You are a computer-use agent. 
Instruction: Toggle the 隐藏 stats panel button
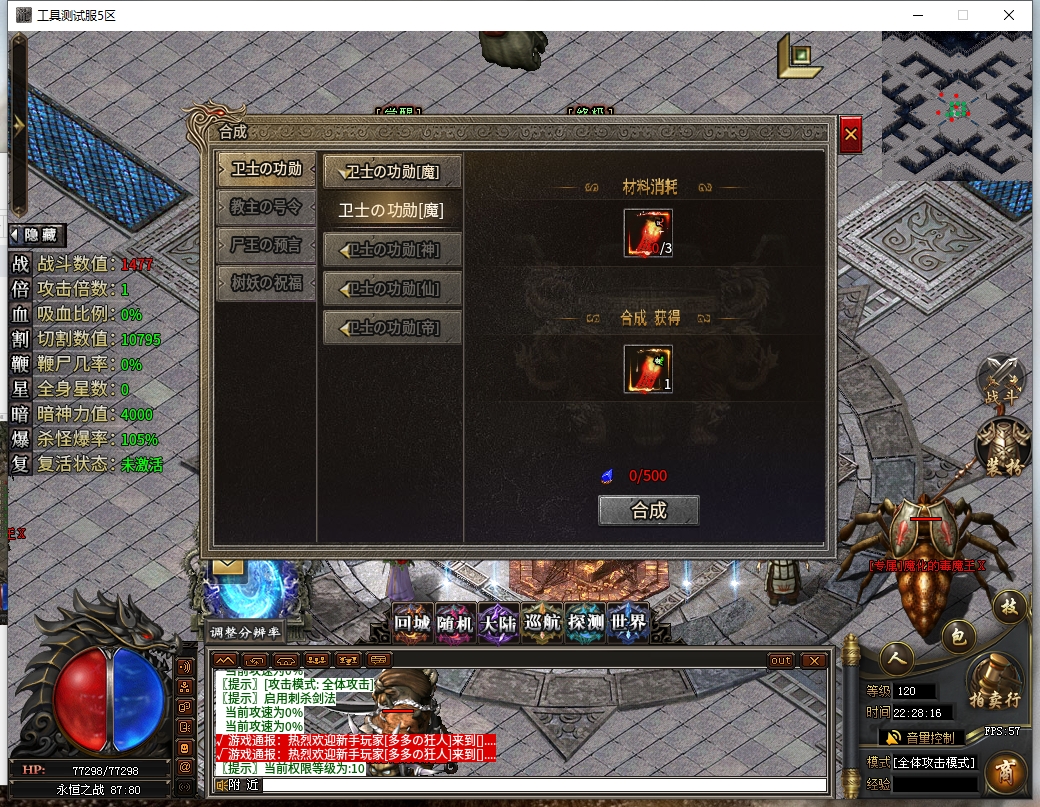36,235
